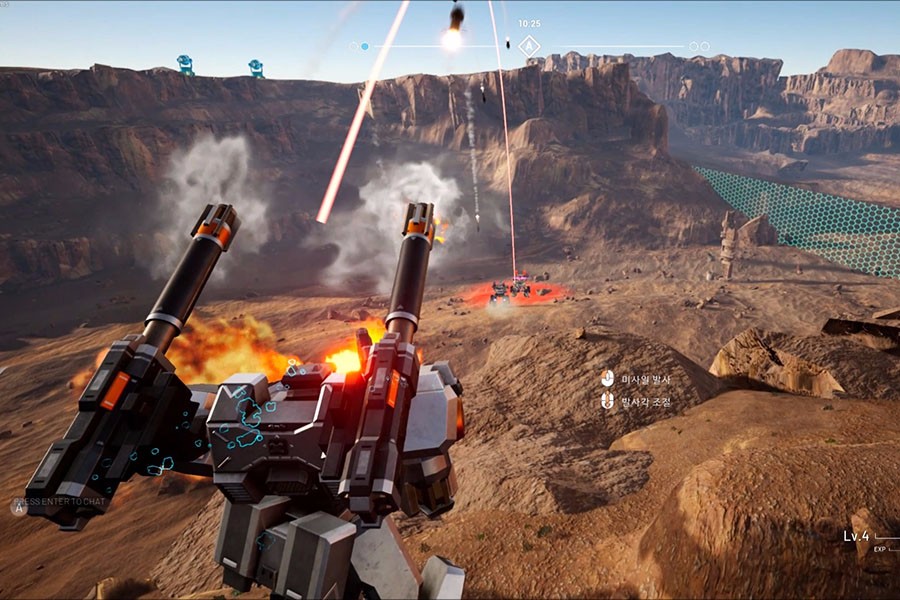Select the diamond 'A' capture point marker
This screenshot has width=900, height=600.
point(529,46)
